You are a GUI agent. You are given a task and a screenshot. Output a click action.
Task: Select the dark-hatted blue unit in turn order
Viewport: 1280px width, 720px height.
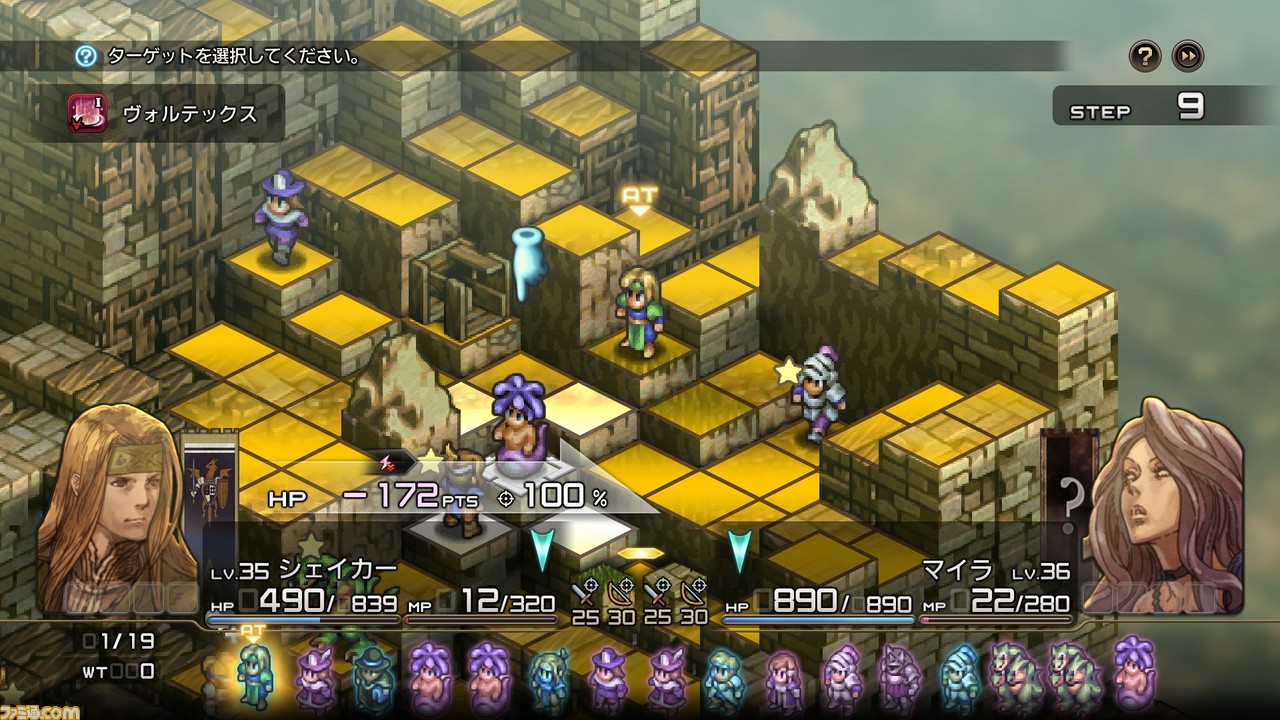tap(372, 677)
